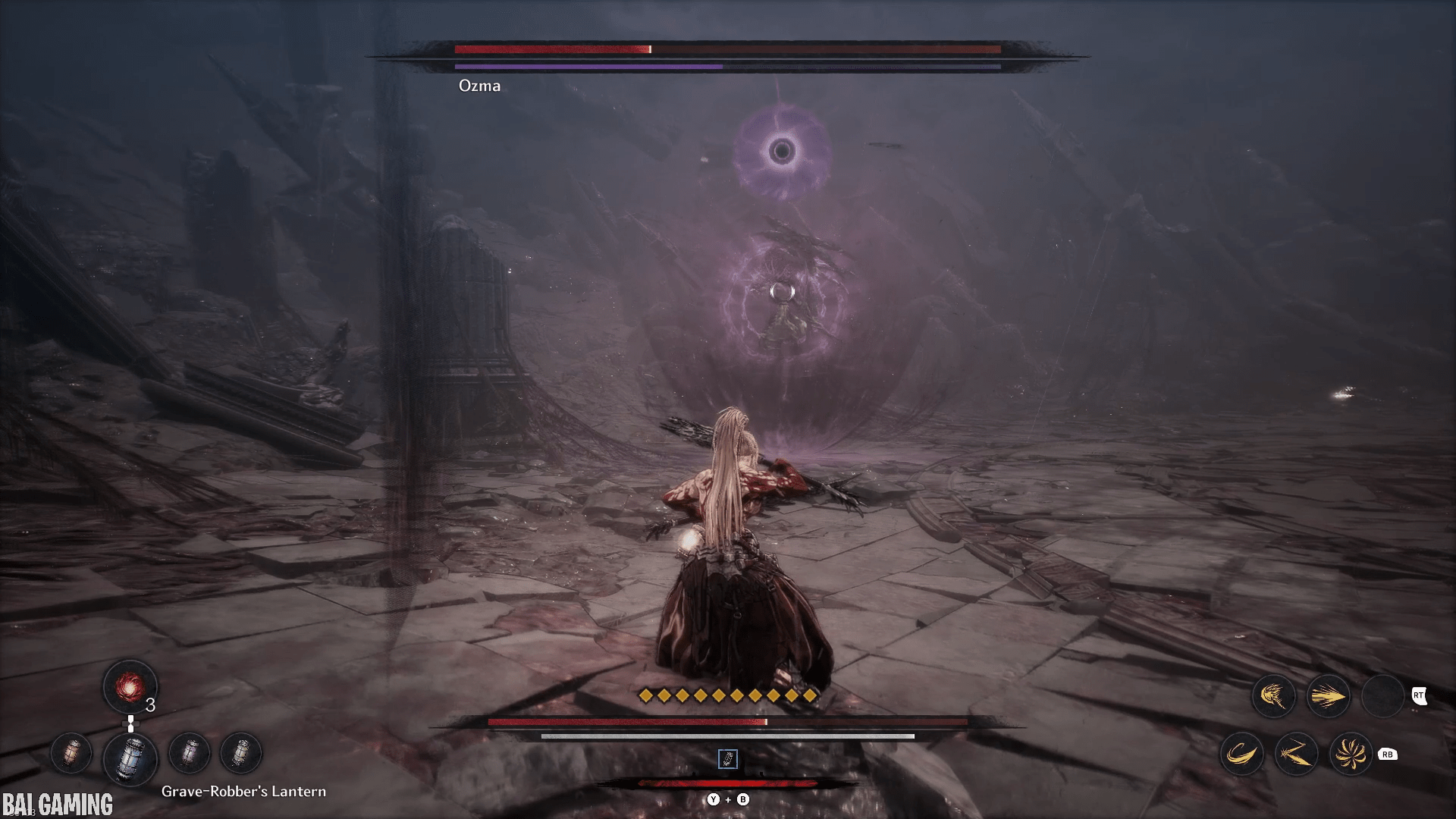Select the large blue Grave-Robber's Lantern slot
Viewport: 1456px width, 819px height.
click(130, 758)
